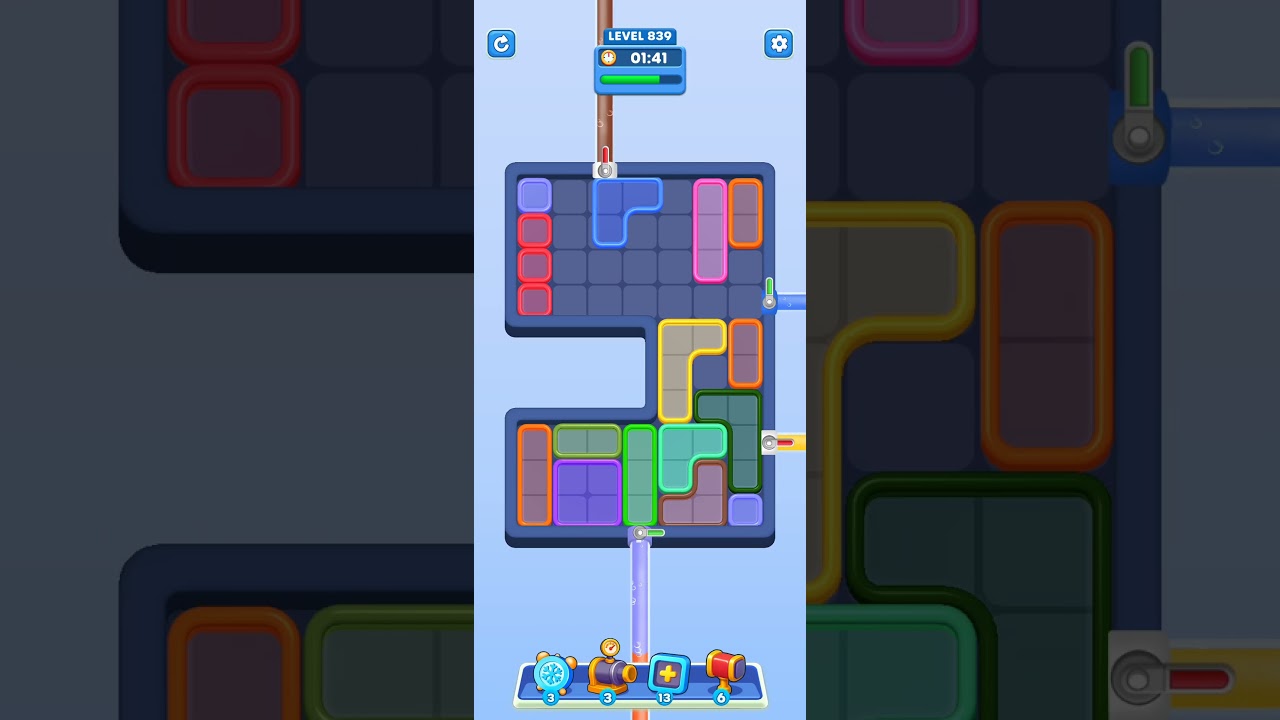Image resolution: width=1280 pixels, height=720 pixels.
Task: Tap the clock icon next to the timer
Action: click(x=607, y=58)
